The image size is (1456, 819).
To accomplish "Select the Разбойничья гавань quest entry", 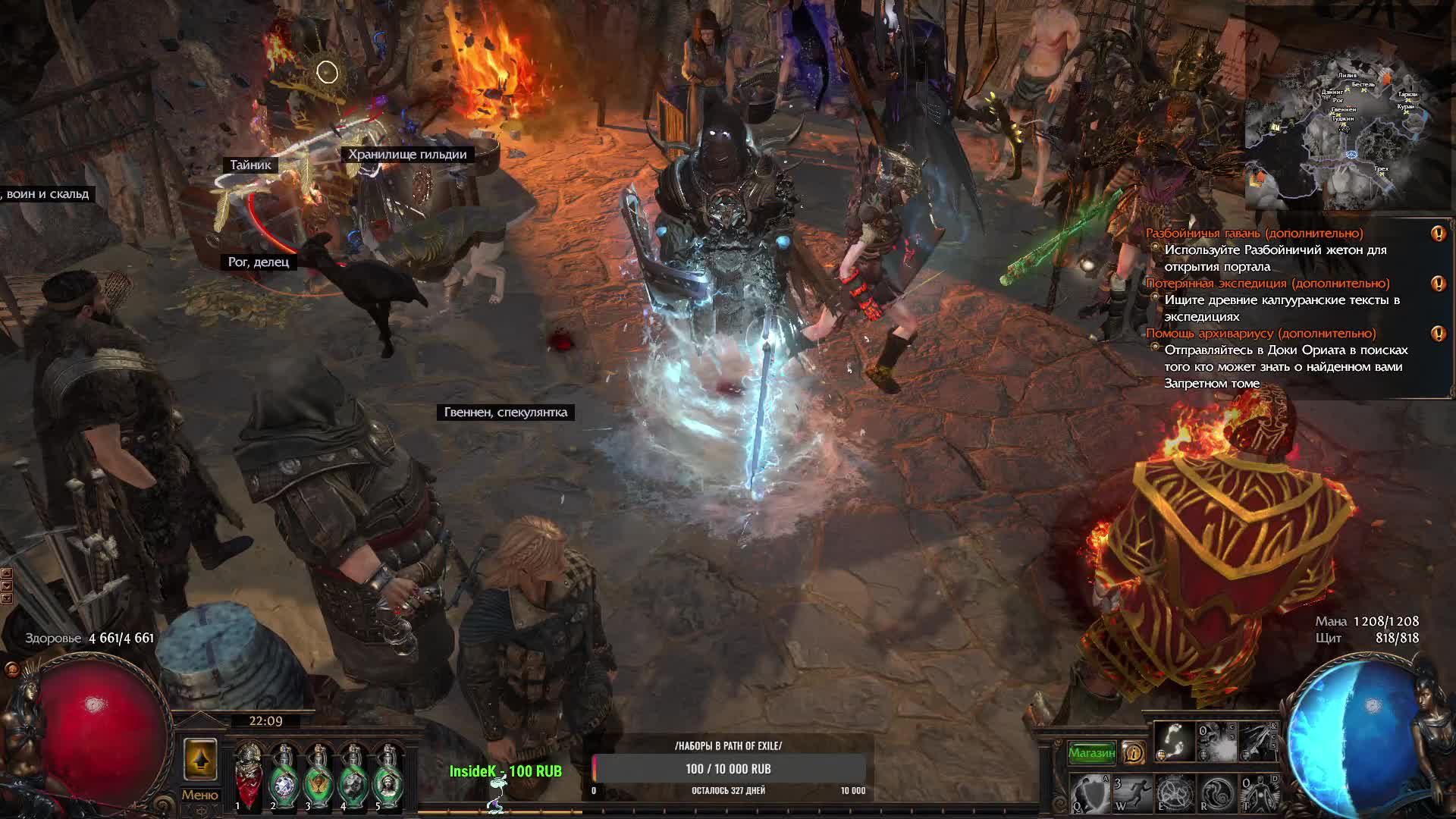I will [1254, 234].
